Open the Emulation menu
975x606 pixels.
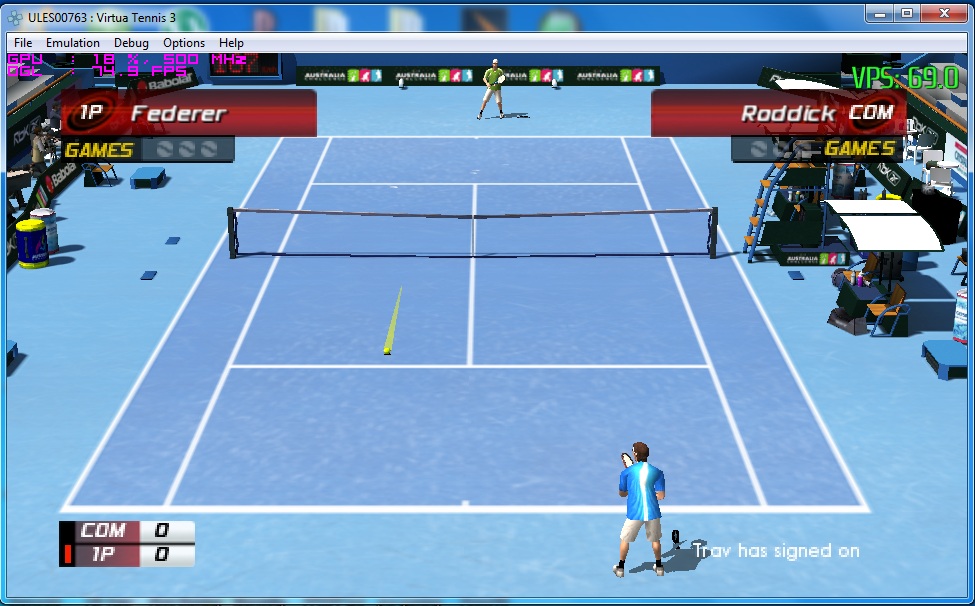pos(73,43)
